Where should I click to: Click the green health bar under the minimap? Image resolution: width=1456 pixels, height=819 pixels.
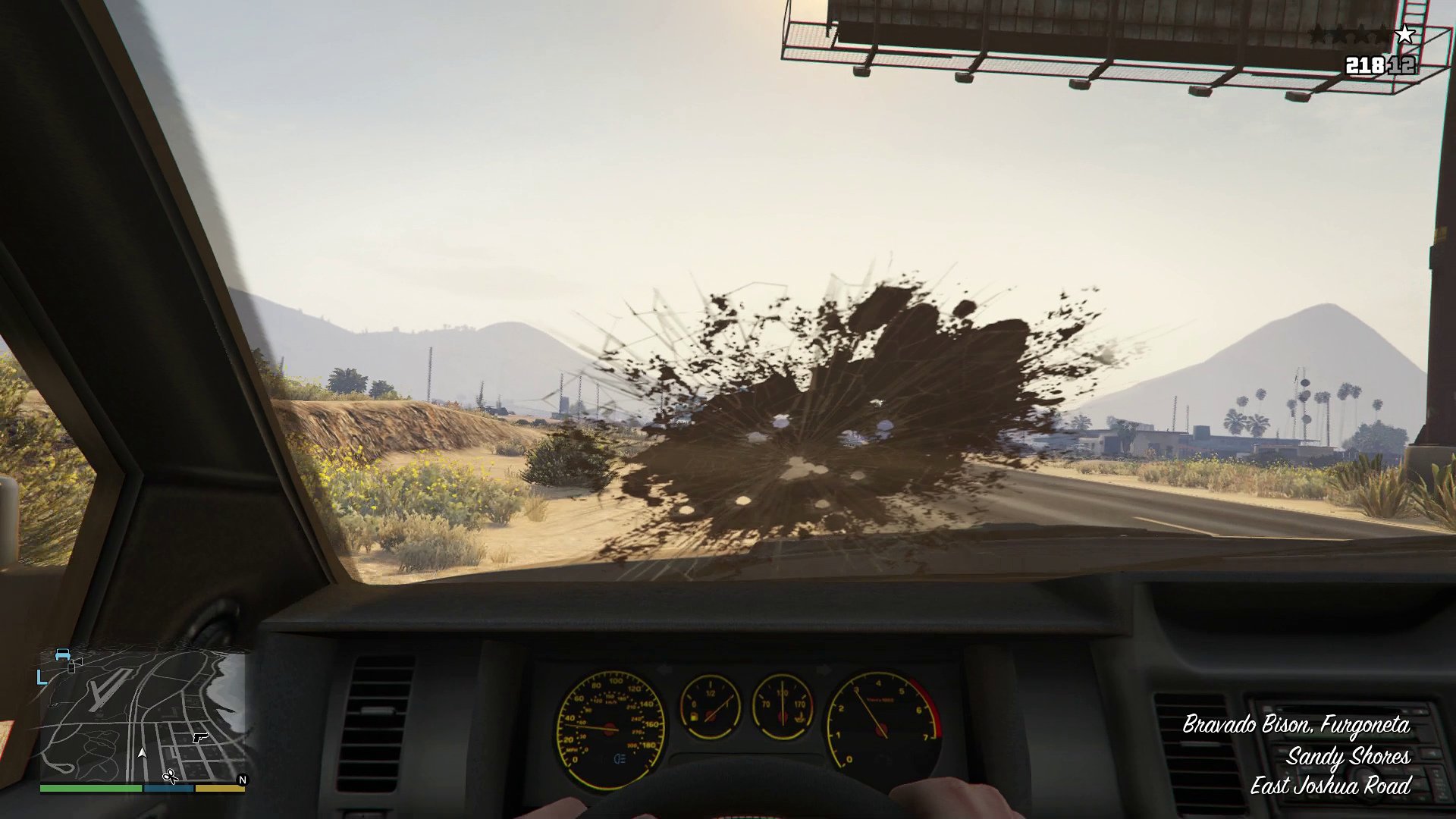(x=91, y=789)
